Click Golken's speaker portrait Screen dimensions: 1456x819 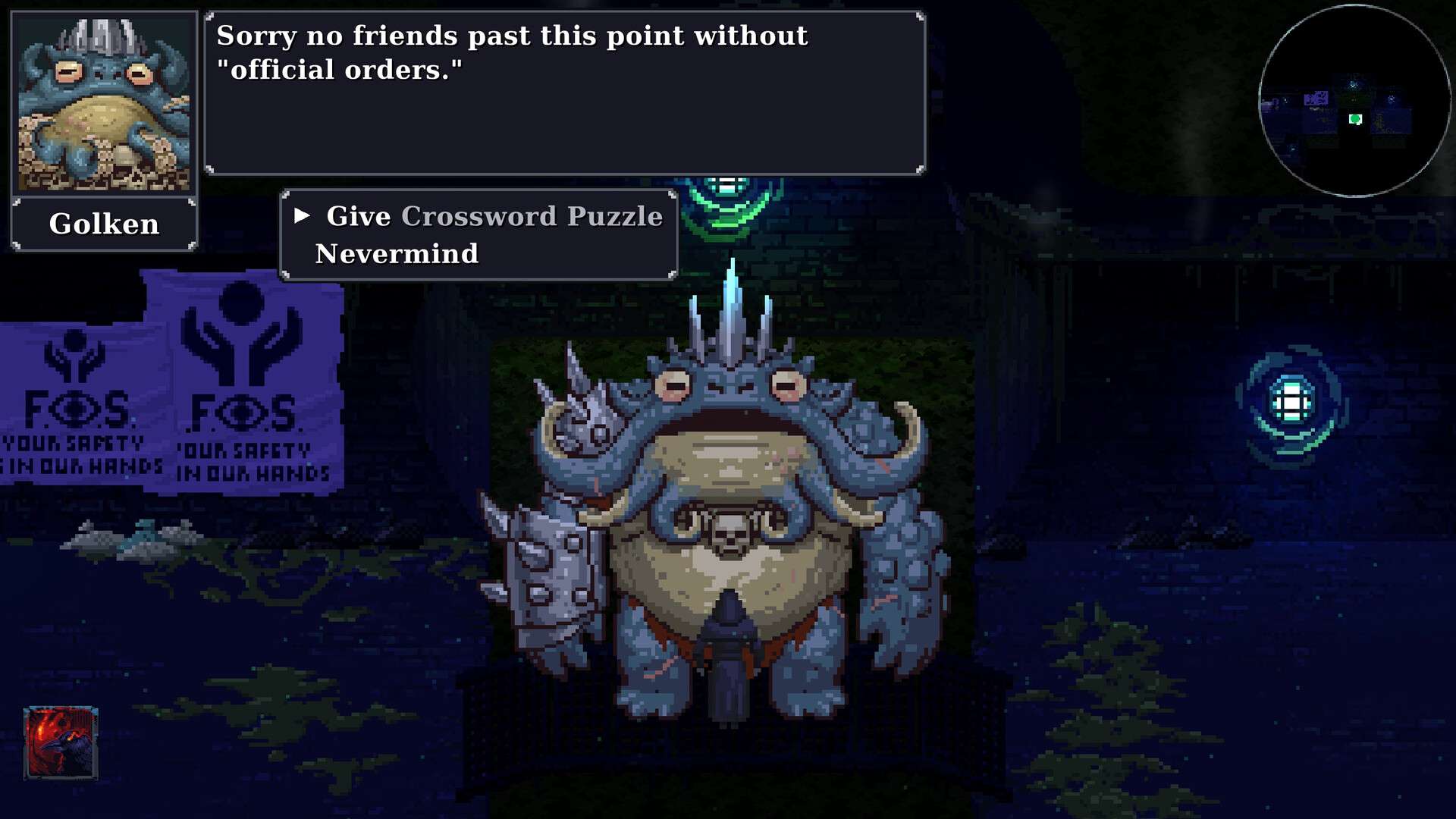[x=104, y=103]
